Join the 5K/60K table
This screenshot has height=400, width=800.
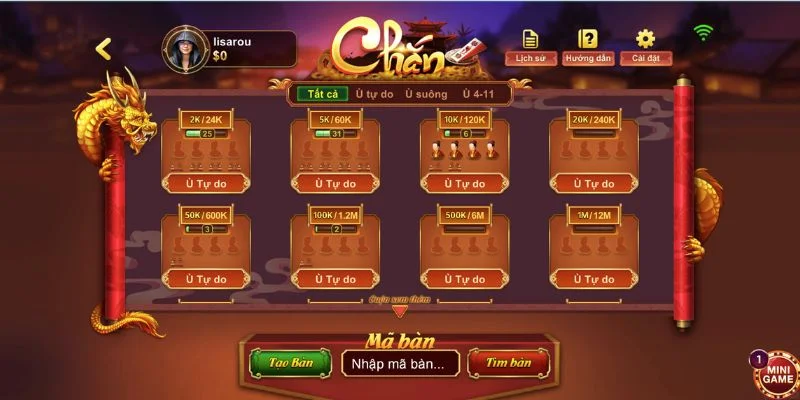click(336, 152)
